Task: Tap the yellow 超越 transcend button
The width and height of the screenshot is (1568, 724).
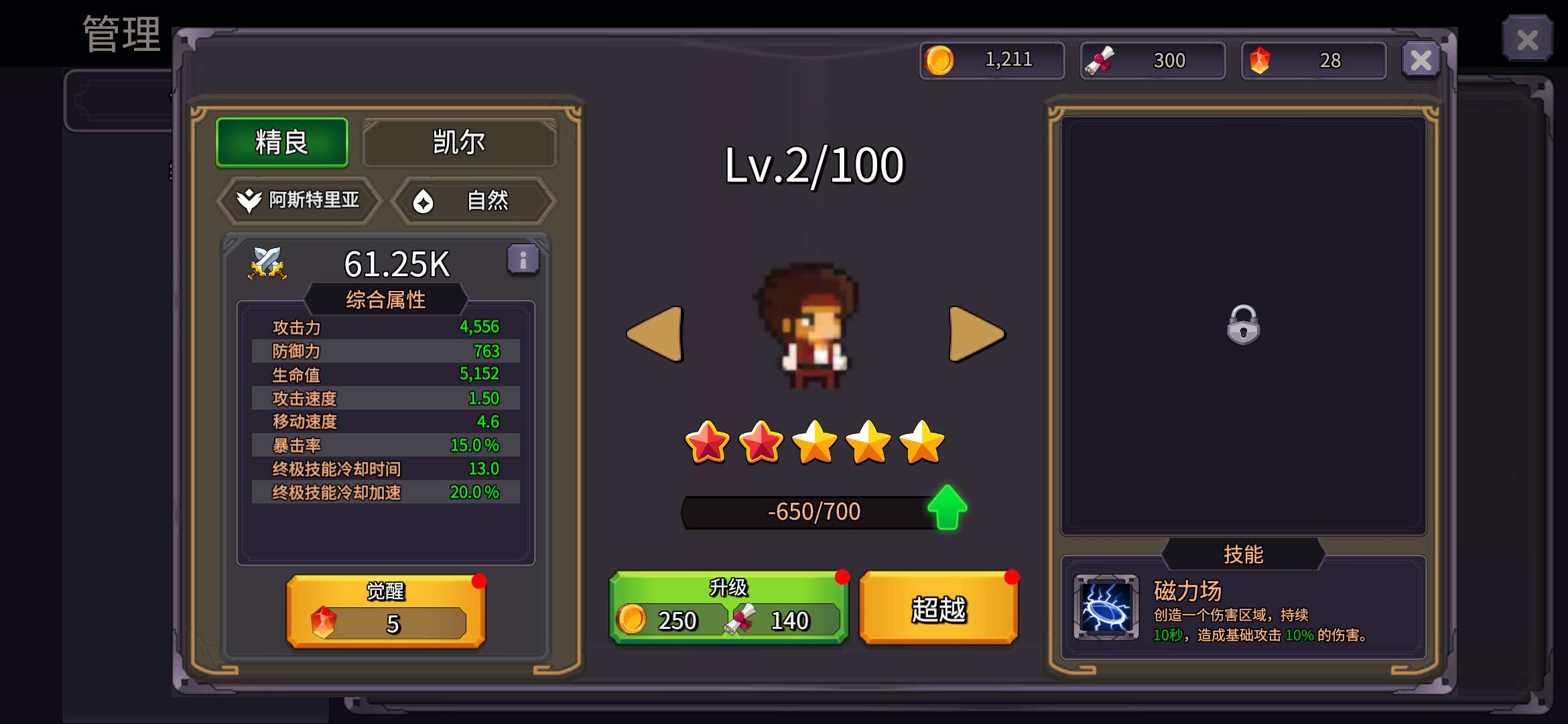Action: click(938, 609)
